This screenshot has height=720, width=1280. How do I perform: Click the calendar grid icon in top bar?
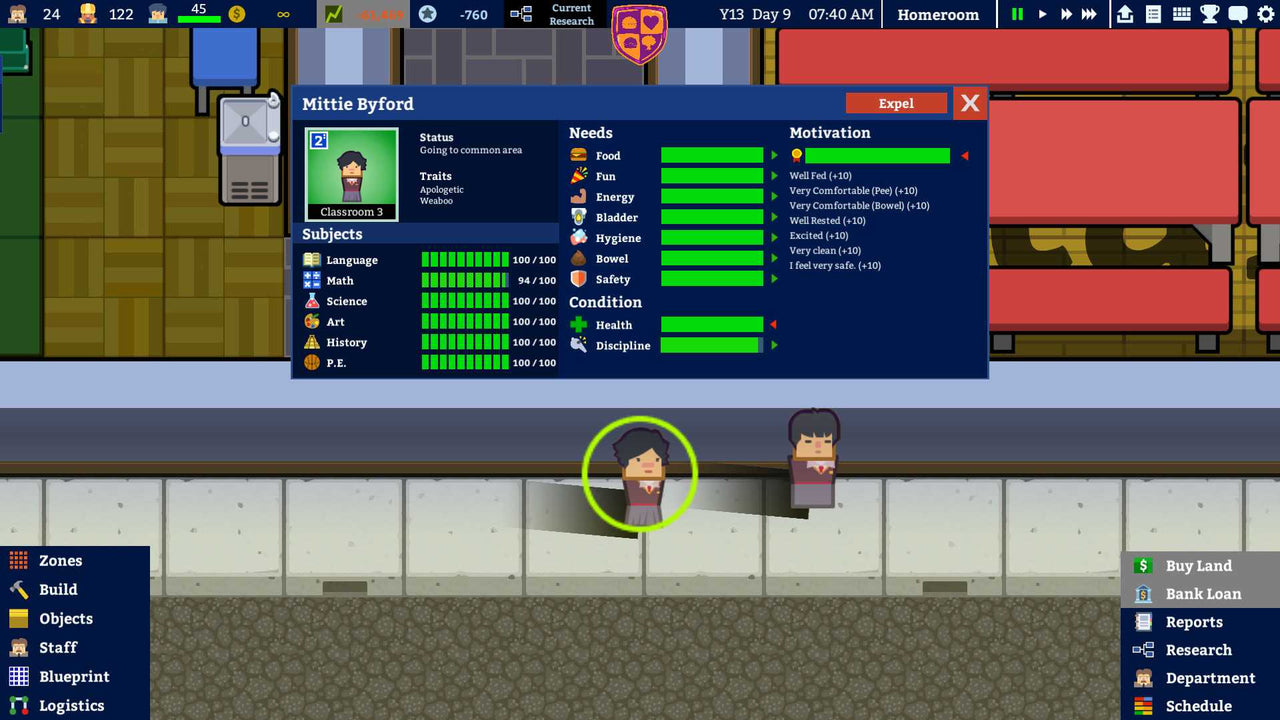1184,14
